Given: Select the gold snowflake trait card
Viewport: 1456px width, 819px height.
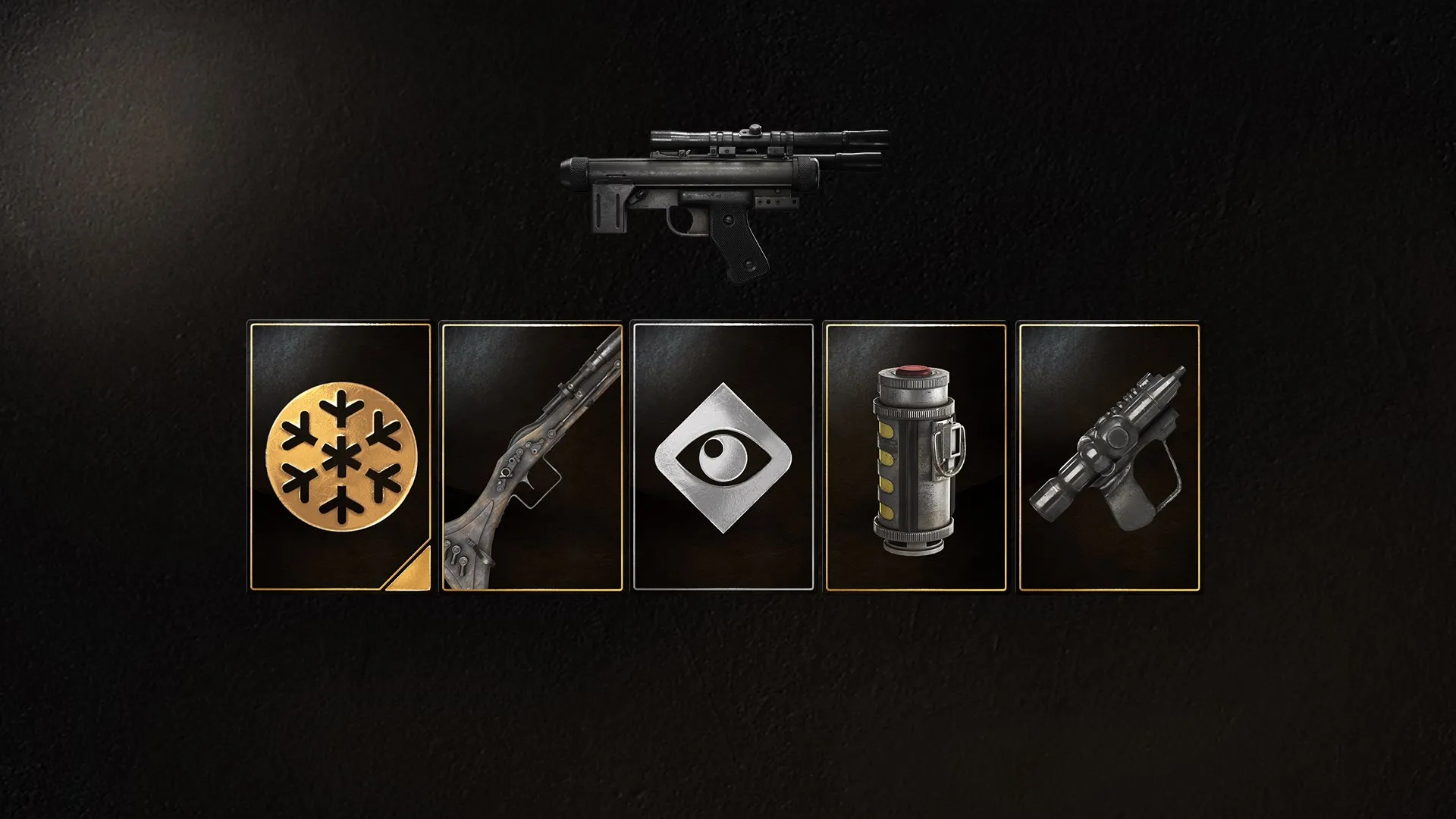Looking at the screenshot, I should click(340, 457).
